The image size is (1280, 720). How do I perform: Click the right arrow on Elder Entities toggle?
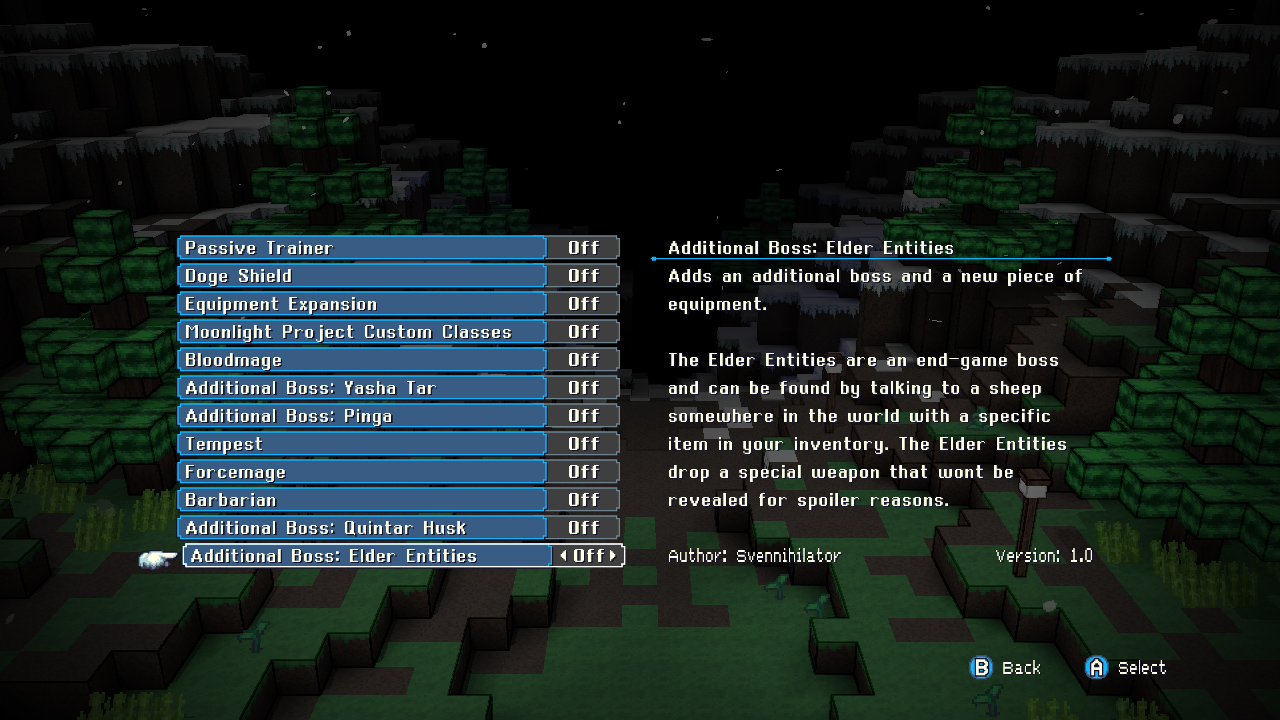(614, 555)
